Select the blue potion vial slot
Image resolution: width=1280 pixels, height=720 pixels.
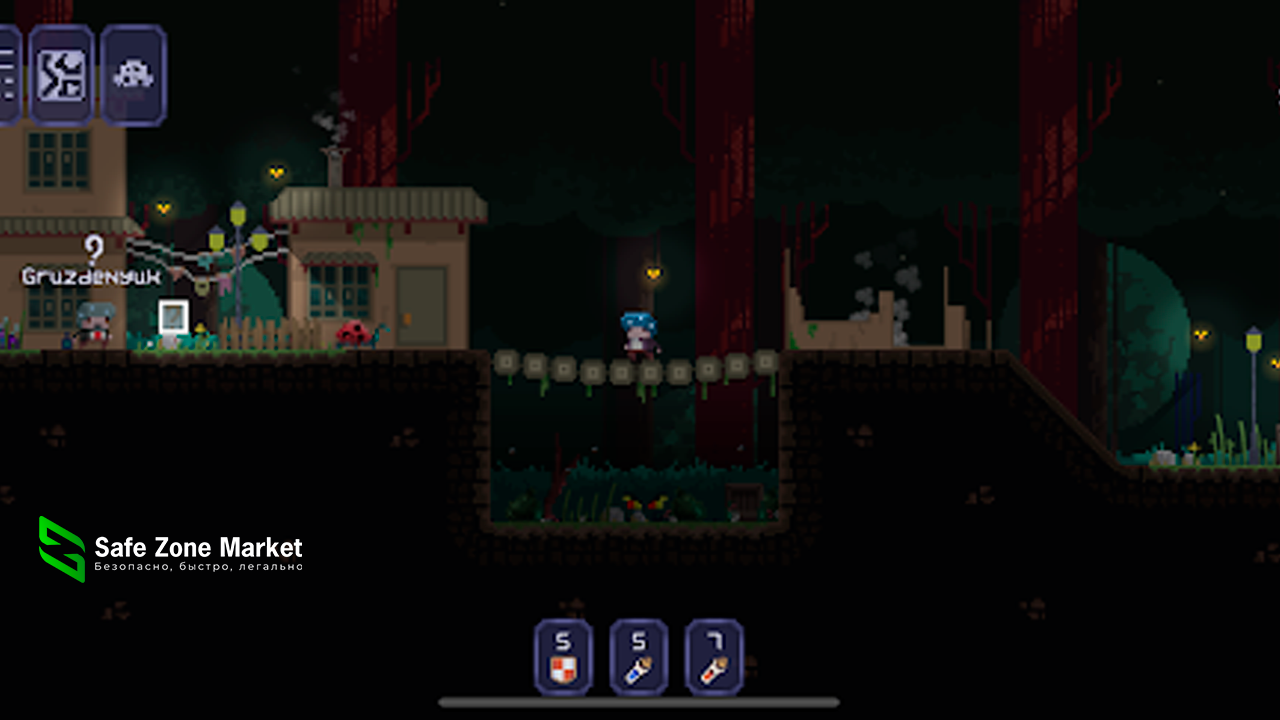click(639, 657)
